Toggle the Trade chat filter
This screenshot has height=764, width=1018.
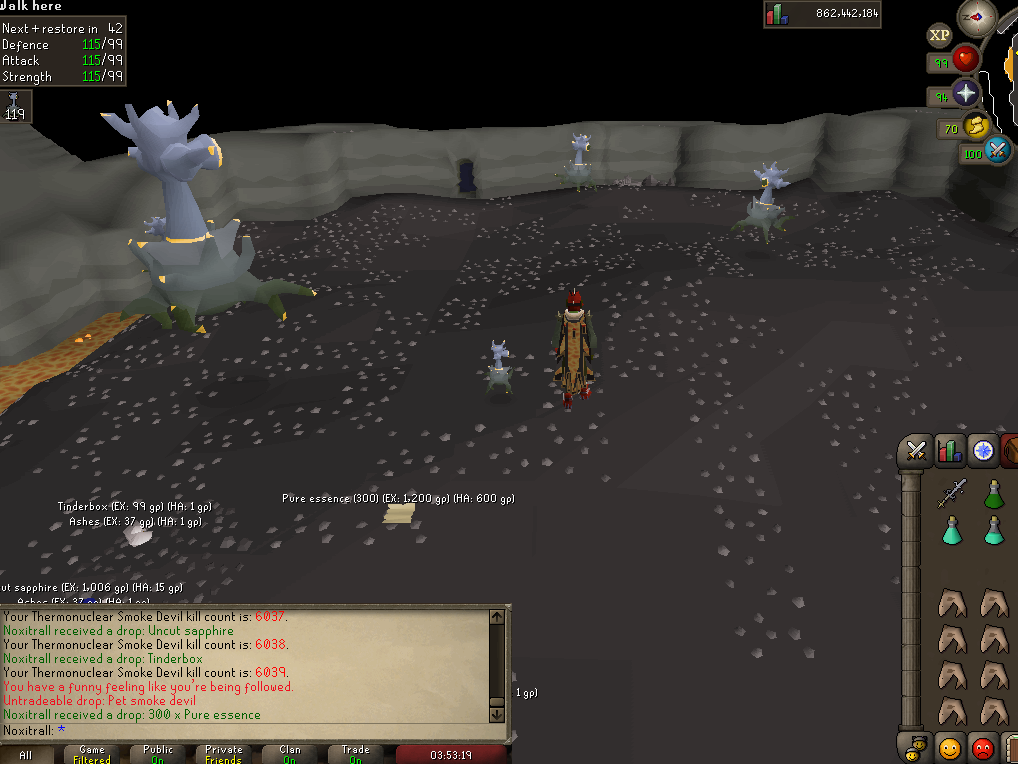pos(356,755)
